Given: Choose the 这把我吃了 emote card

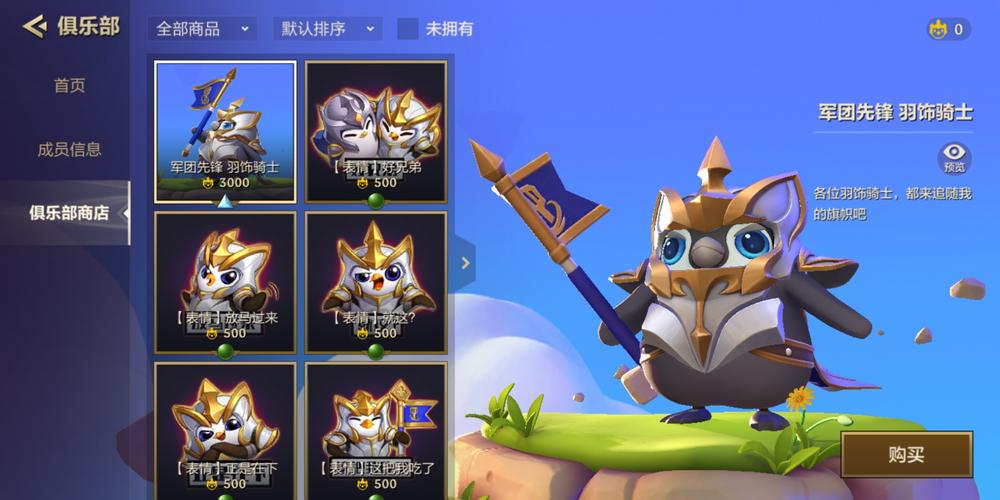Looking at the screenshot, I should point(376,430).
